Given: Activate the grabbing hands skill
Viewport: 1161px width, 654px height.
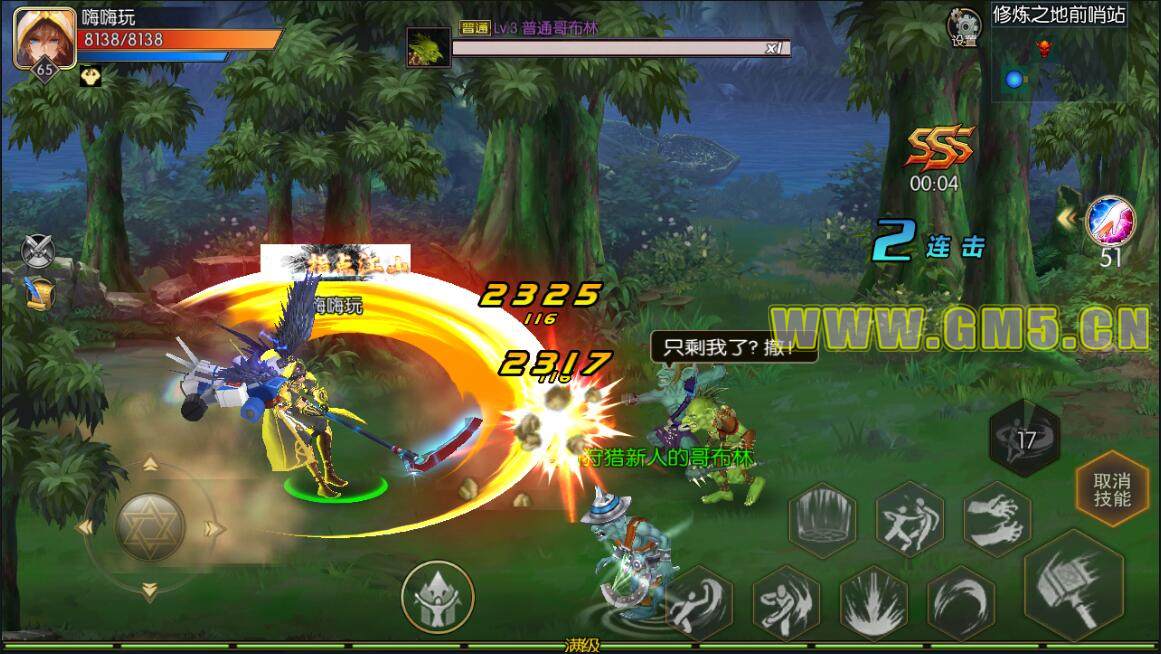Looking at the screenshot, I should tap(997, 518).
